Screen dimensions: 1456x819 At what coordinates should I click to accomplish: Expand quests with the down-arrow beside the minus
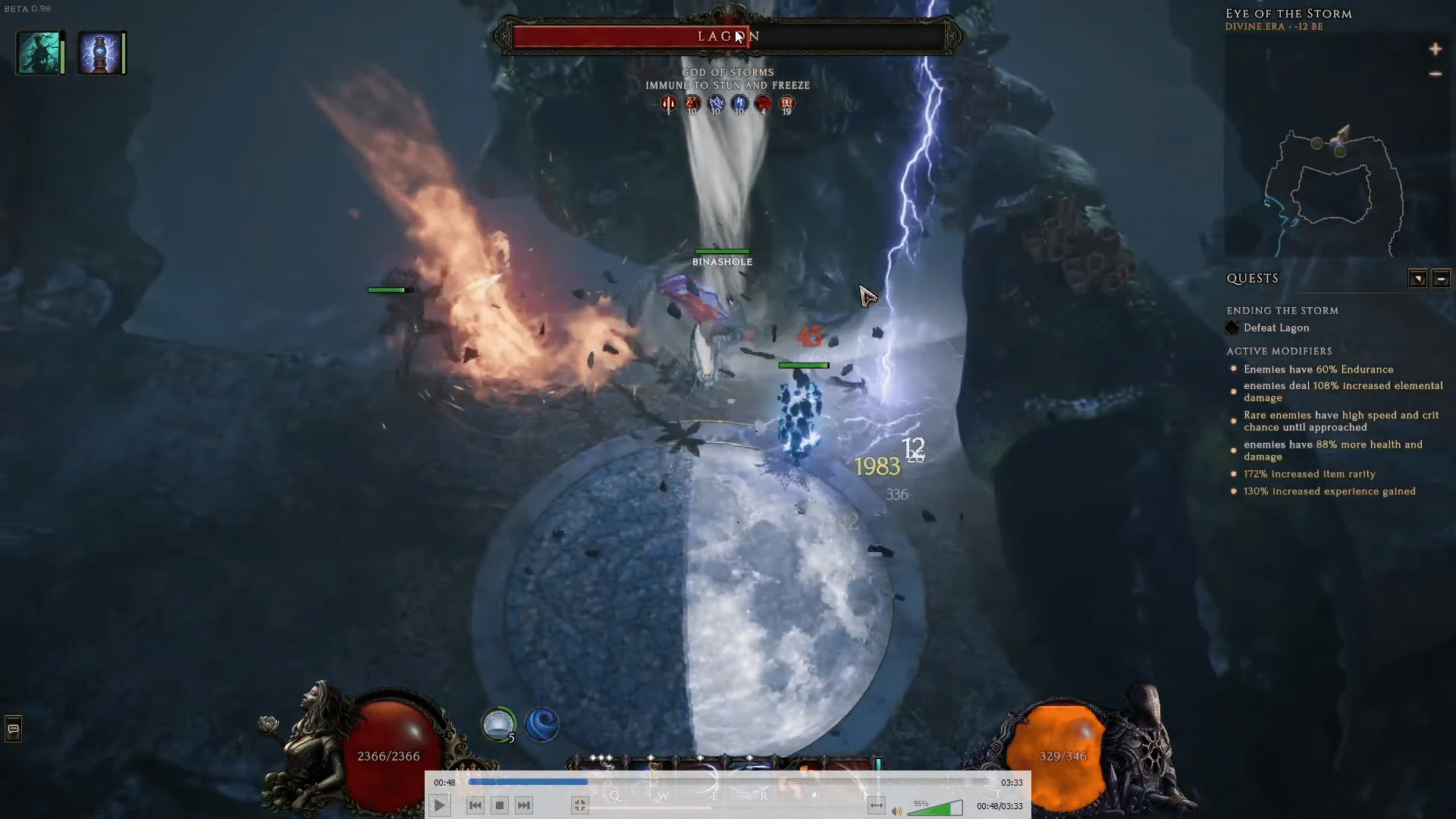point(1418,278)
